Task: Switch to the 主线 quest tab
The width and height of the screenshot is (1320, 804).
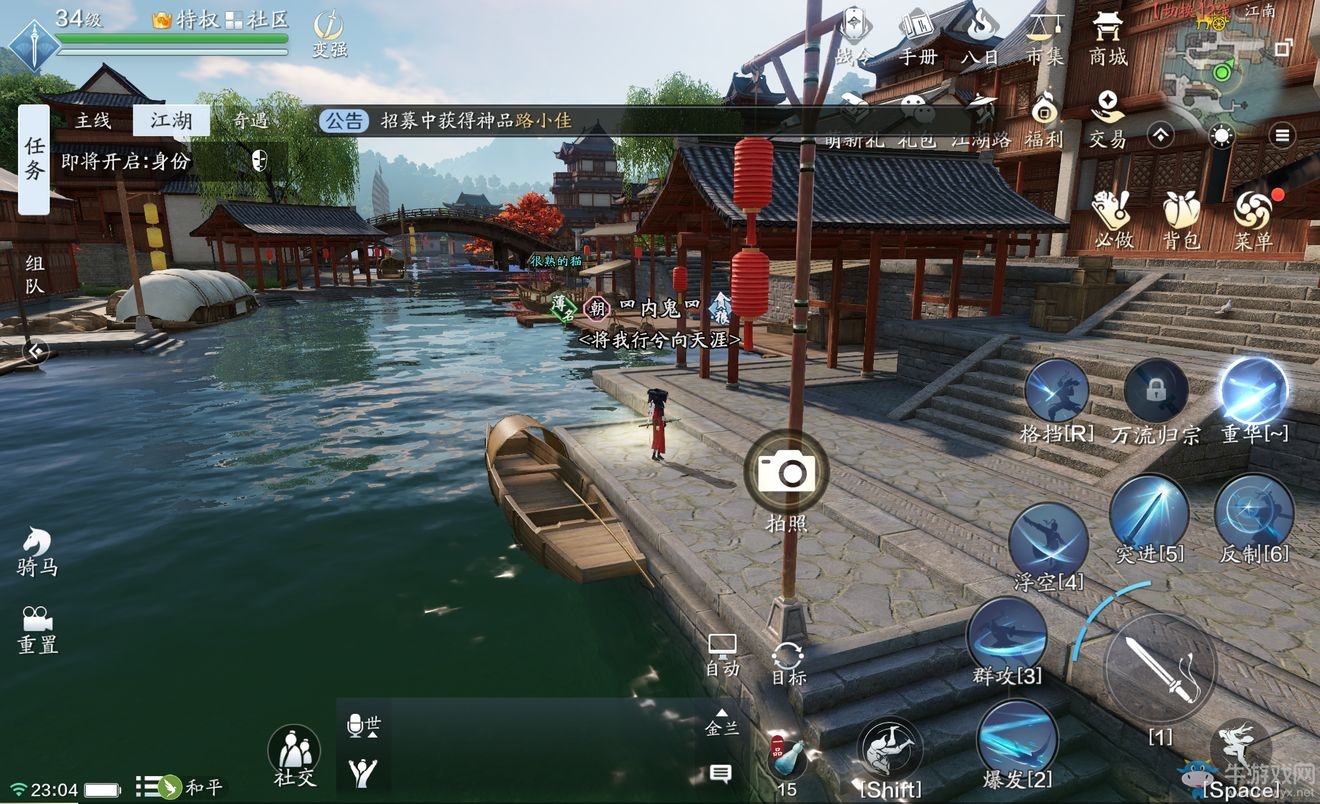Action: pyautogui.click(x=93, y=121)
